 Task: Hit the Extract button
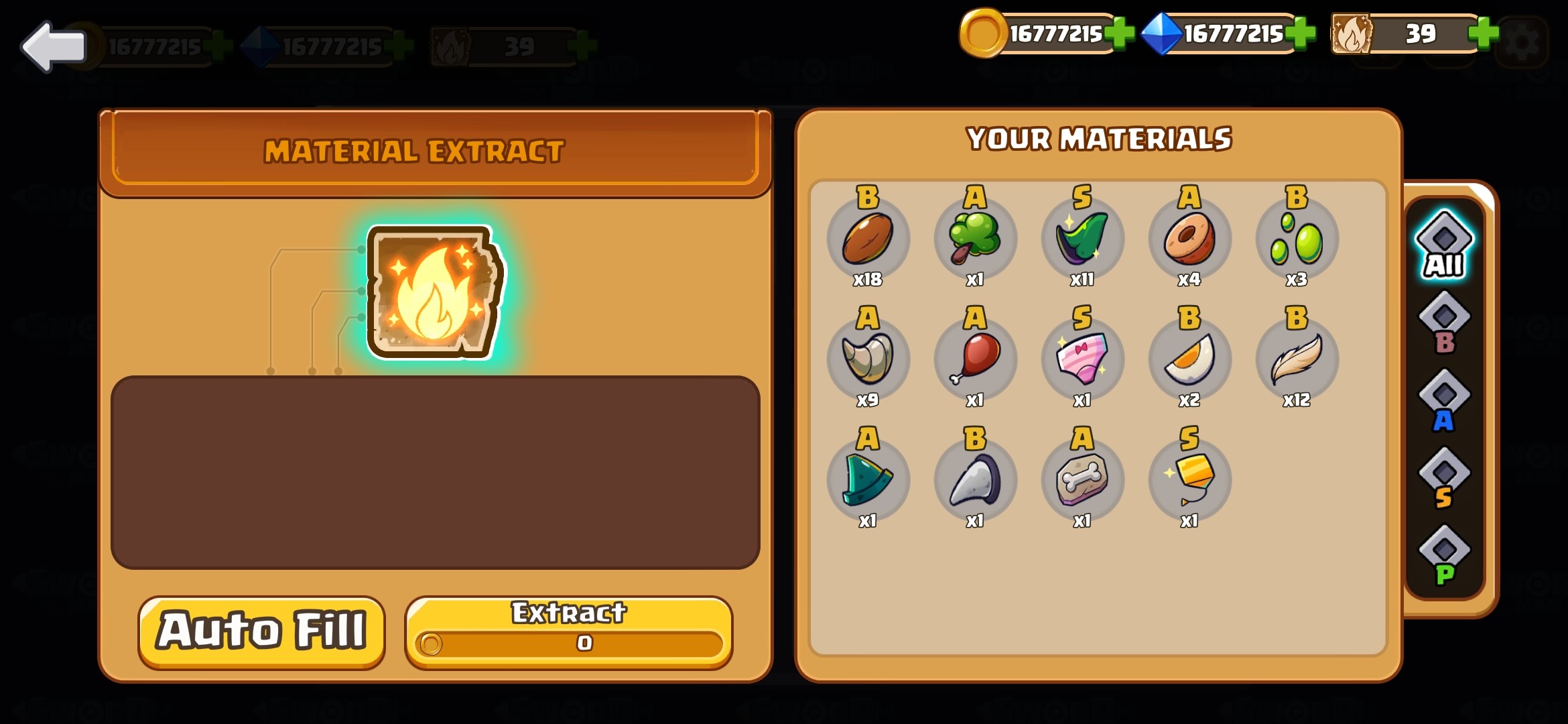[568, 631]
